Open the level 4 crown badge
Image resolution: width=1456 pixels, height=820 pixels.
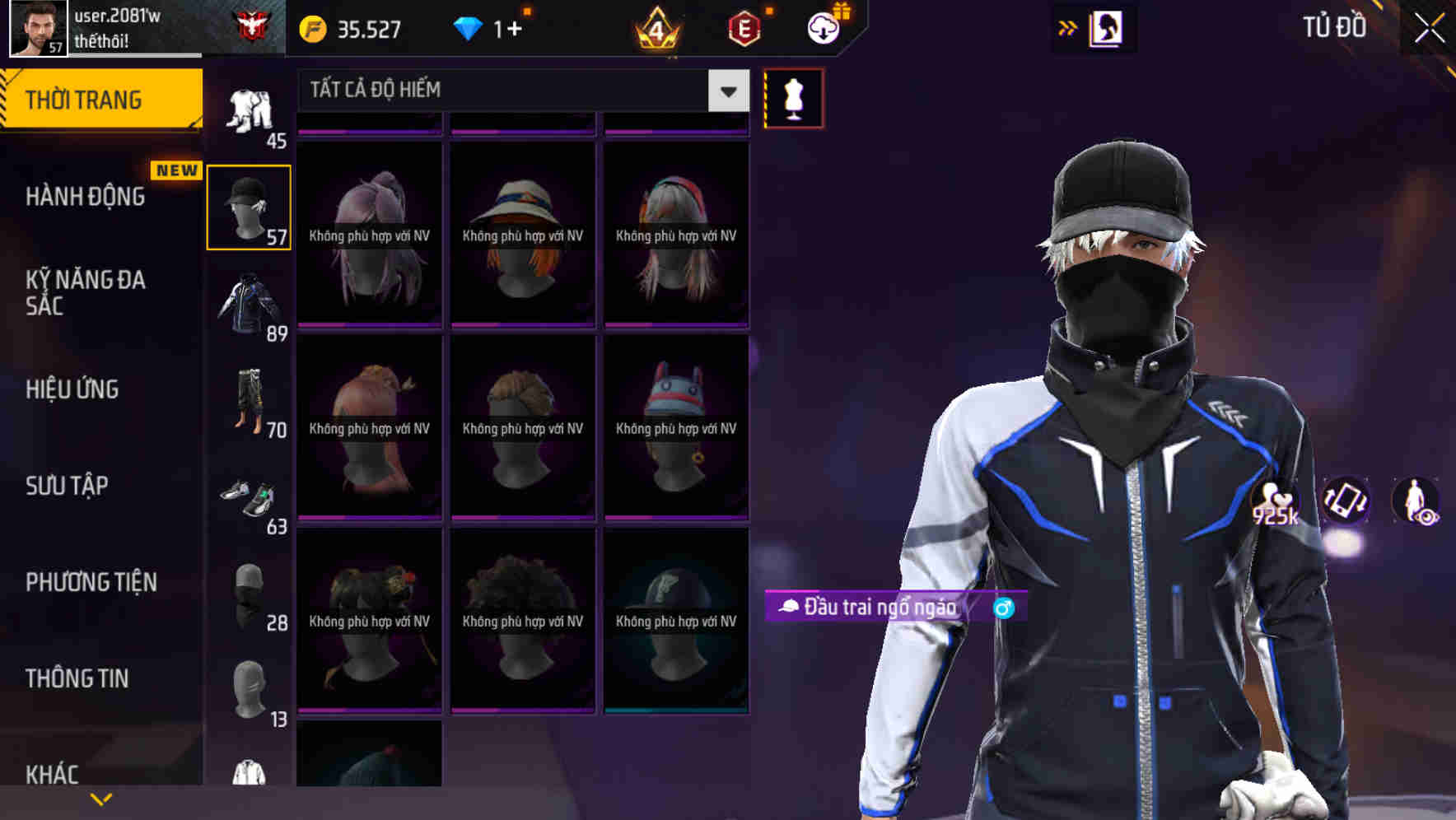[x=655, y=29]
